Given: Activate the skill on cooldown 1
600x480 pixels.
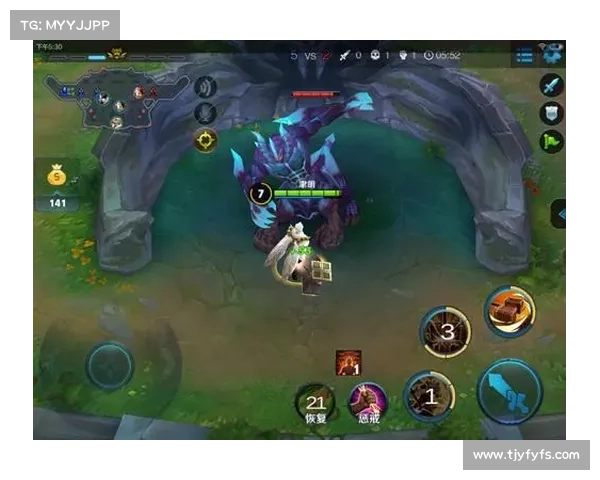Looking at the screenshot, I should click(x=430, y=394).
